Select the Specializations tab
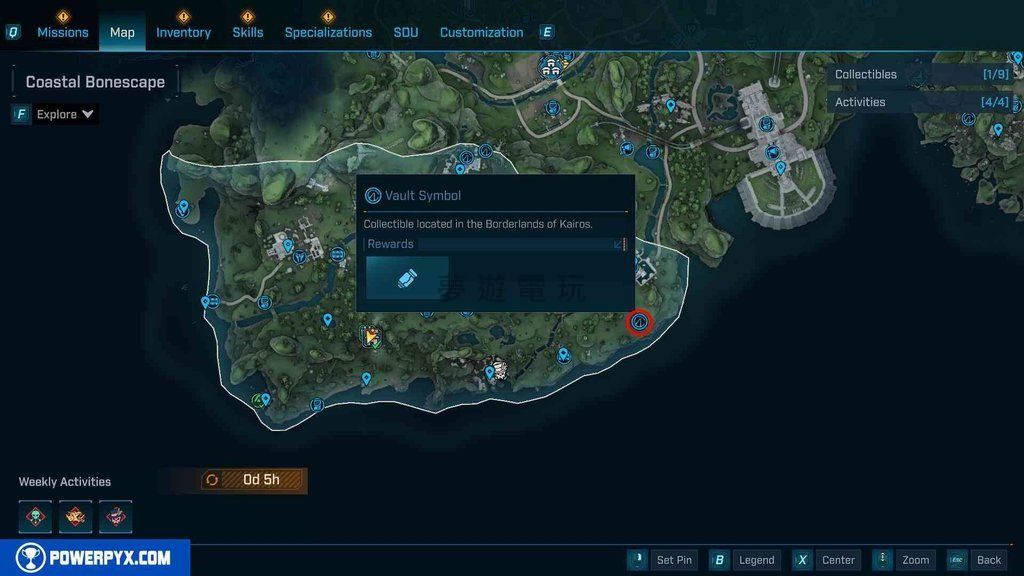Viewport: 1024px width, 576px height. tap(328, 32)
